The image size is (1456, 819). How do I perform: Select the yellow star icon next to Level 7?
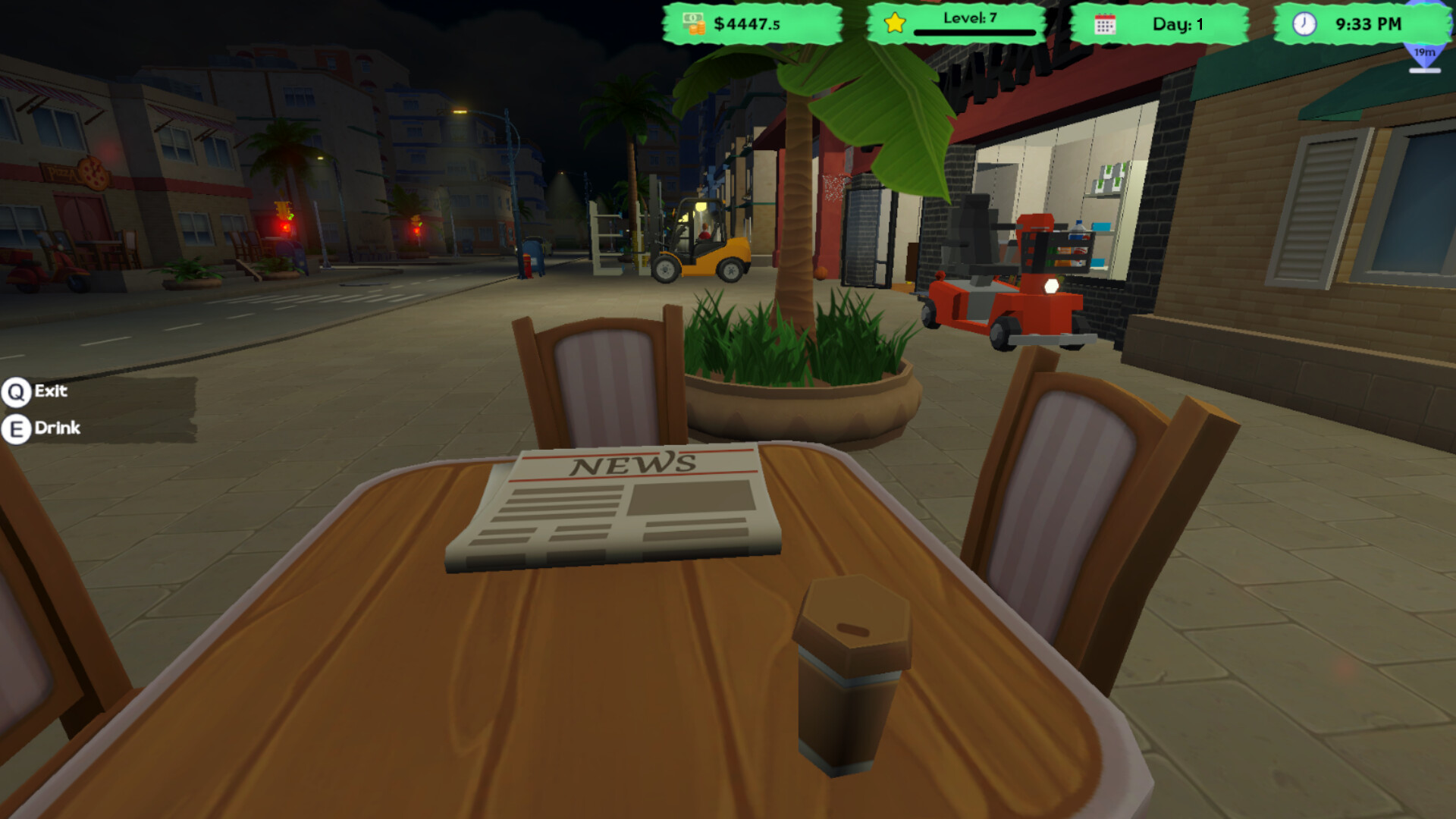click(893, 24)
